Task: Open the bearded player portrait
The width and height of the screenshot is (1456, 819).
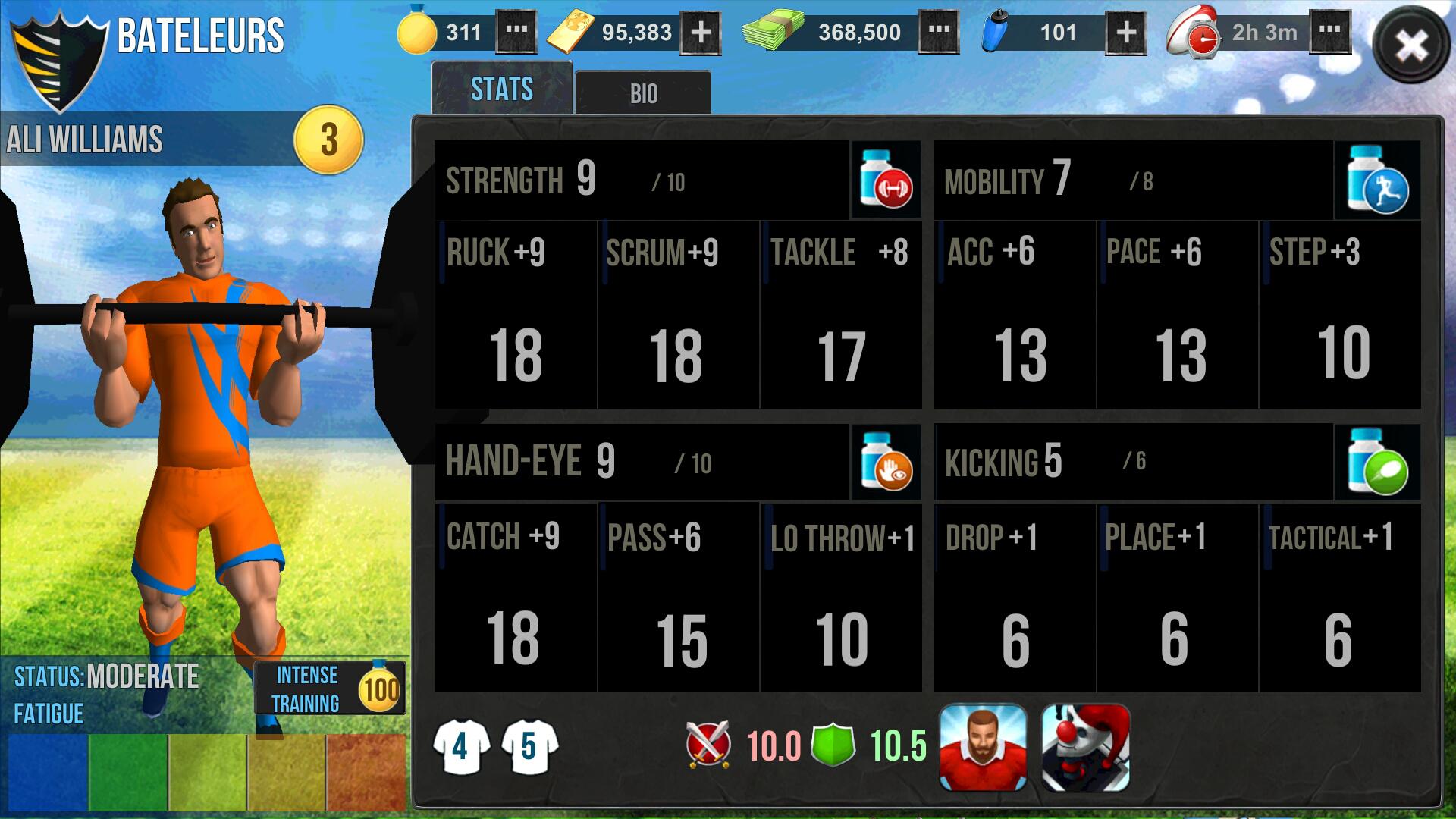Action: coord(983,748)
